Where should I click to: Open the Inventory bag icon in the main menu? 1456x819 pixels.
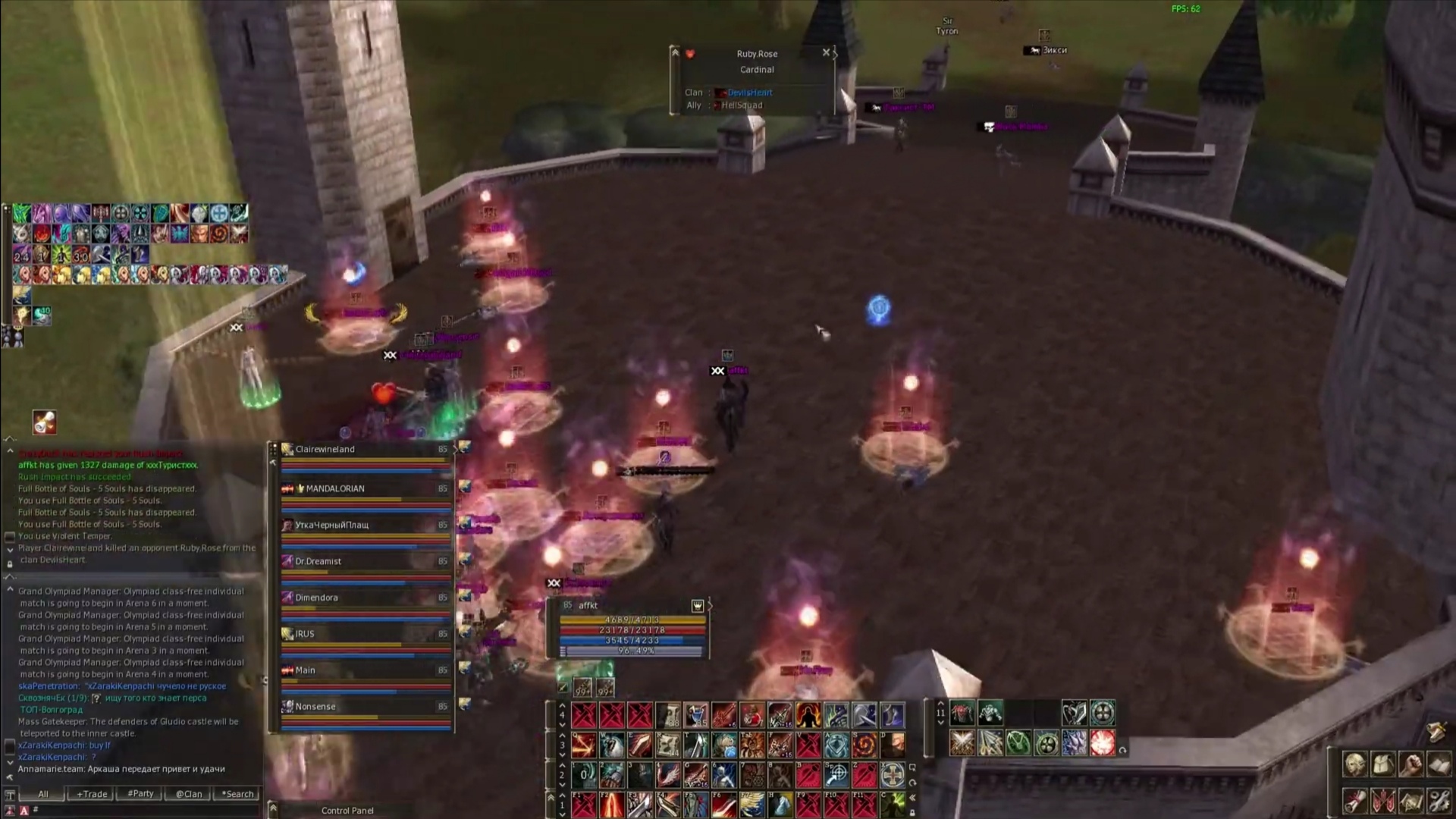[1382, 764]
